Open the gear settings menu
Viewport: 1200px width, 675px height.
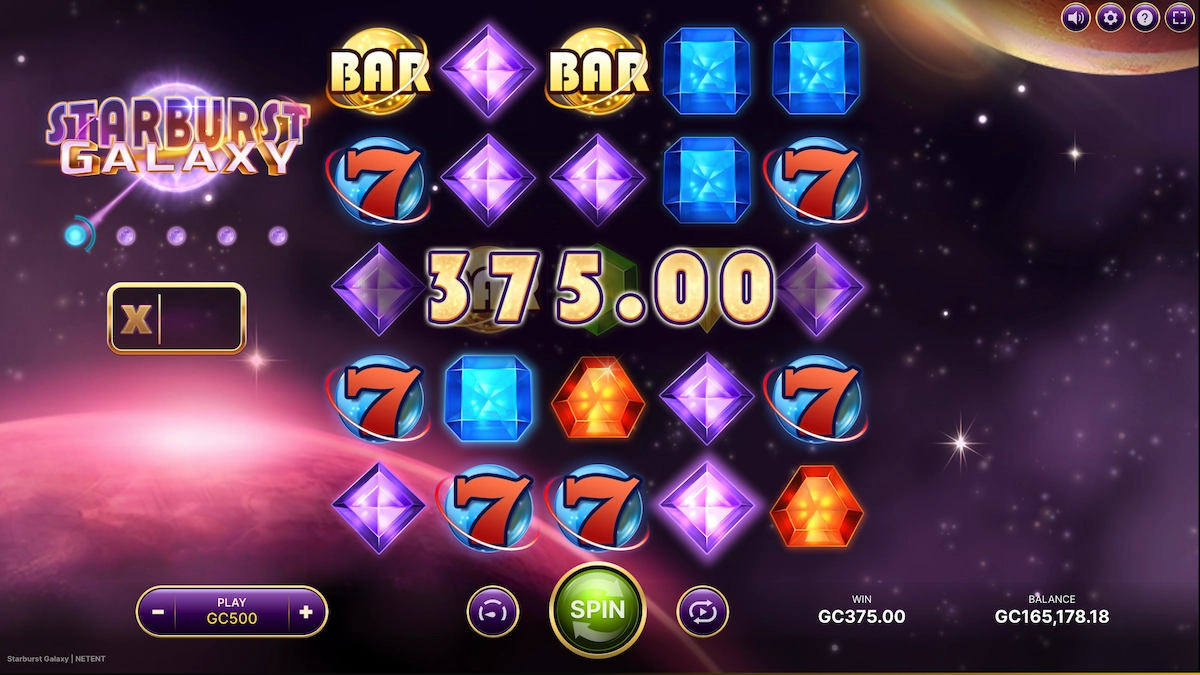pyautogui.click(x=1110, y=17)
